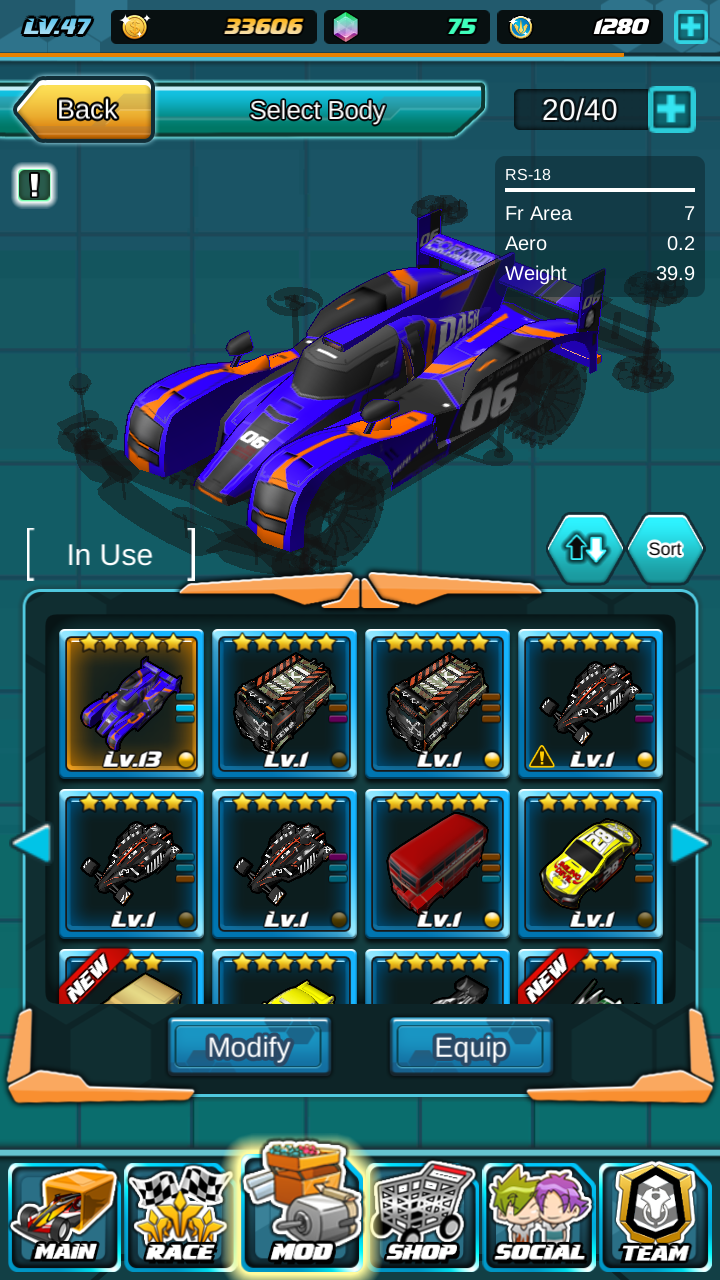Pick the body with the warning triangle
This screenshot has height=1280, width=720.
pyautogui.click(x=590, y=704)
